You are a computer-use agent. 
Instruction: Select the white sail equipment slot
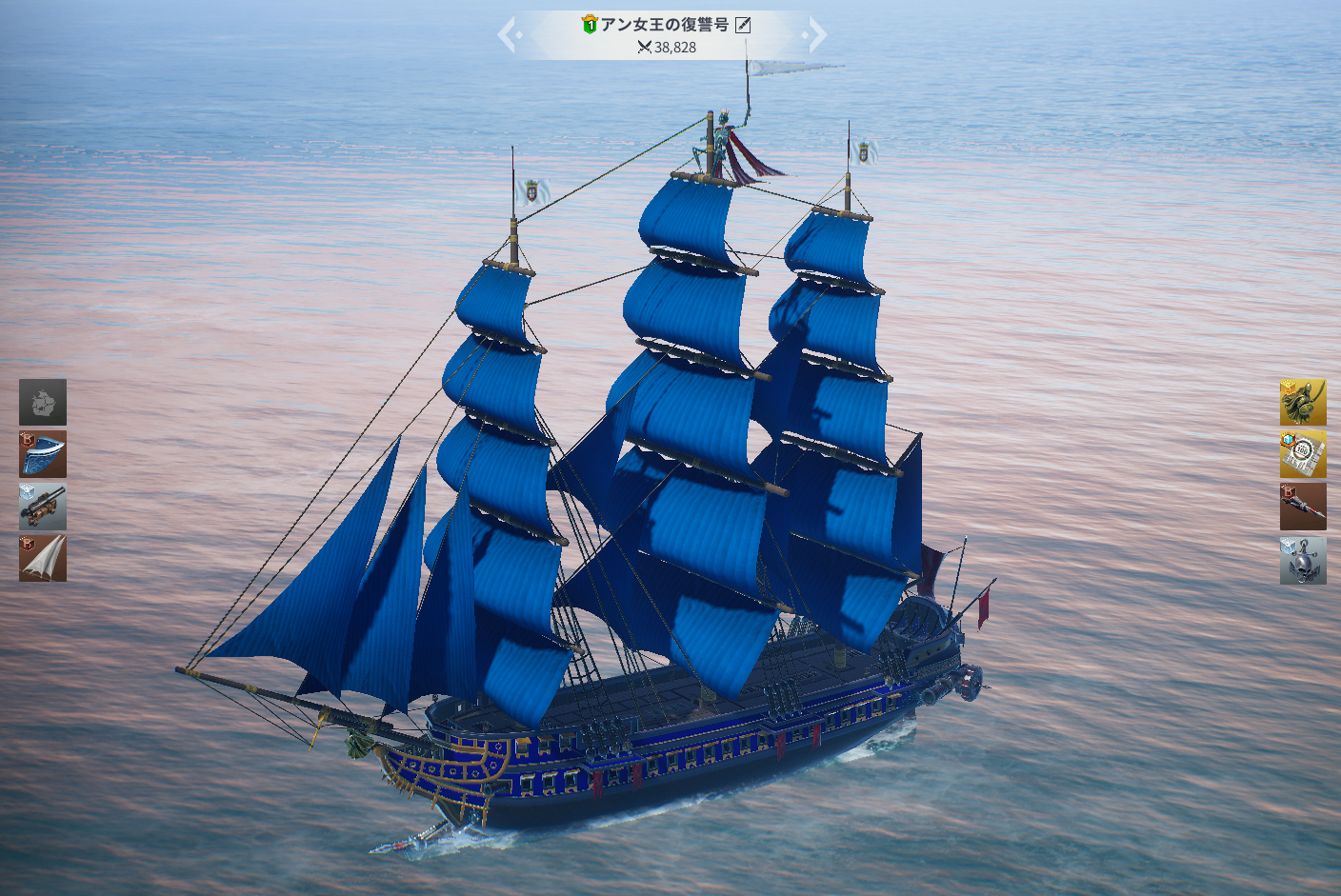[x=43, y=559]
